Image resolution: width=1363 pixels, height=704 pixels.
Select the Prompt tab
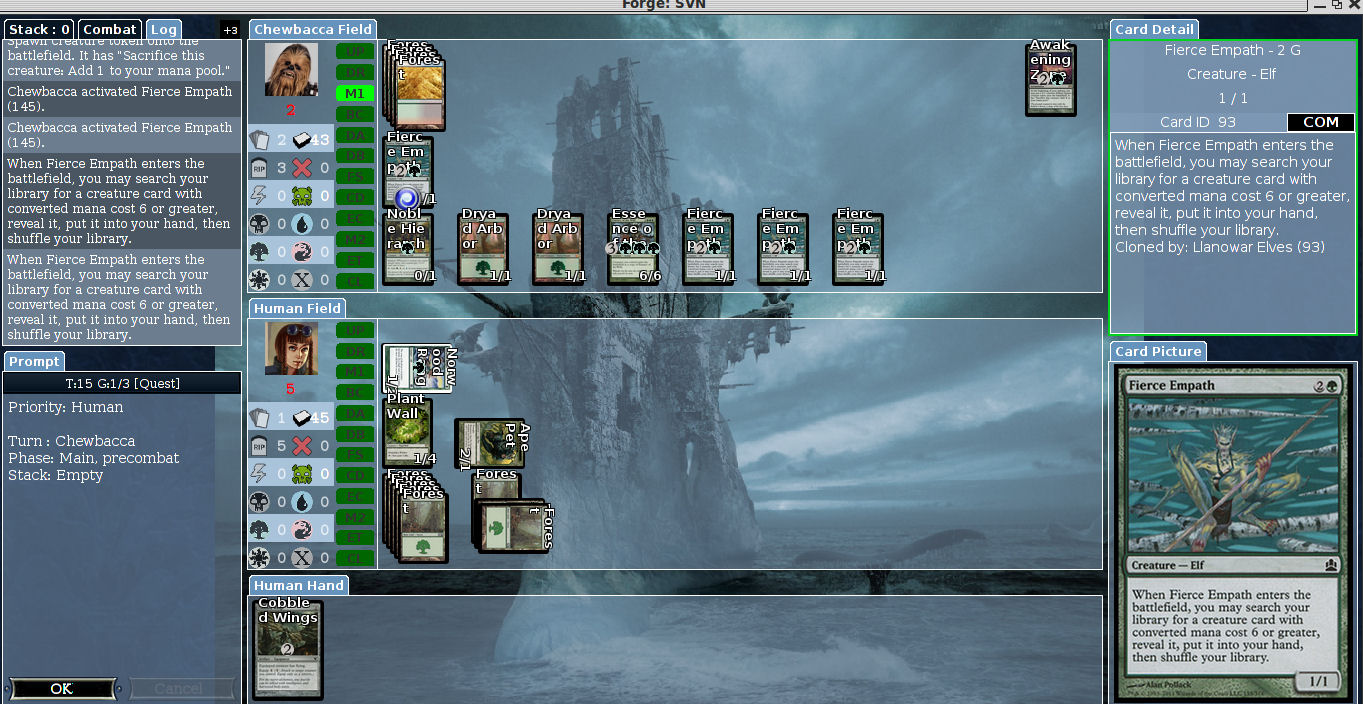[x=35, y=361]
